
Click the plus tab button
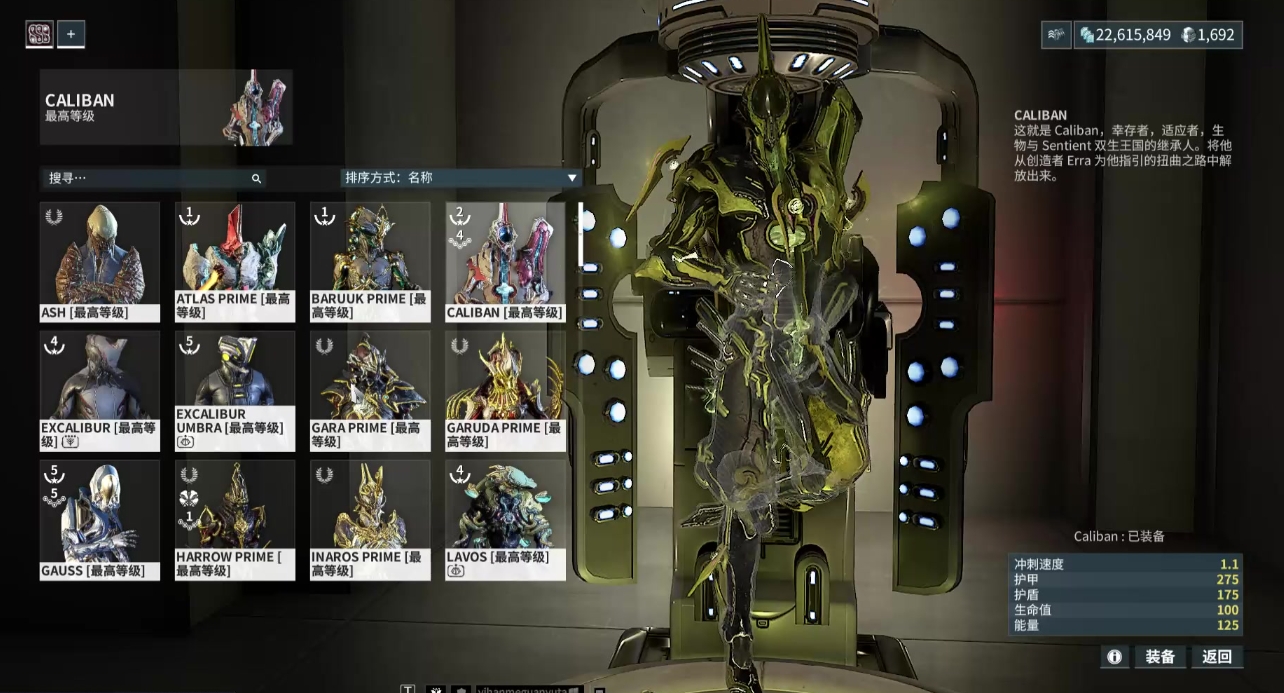pos(71,34)
